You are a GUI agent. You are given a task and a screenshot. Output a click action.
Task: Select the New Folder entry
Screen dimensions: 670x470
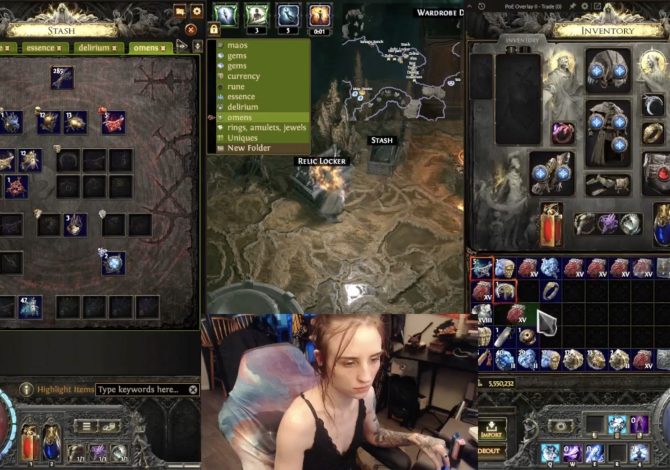249,148
